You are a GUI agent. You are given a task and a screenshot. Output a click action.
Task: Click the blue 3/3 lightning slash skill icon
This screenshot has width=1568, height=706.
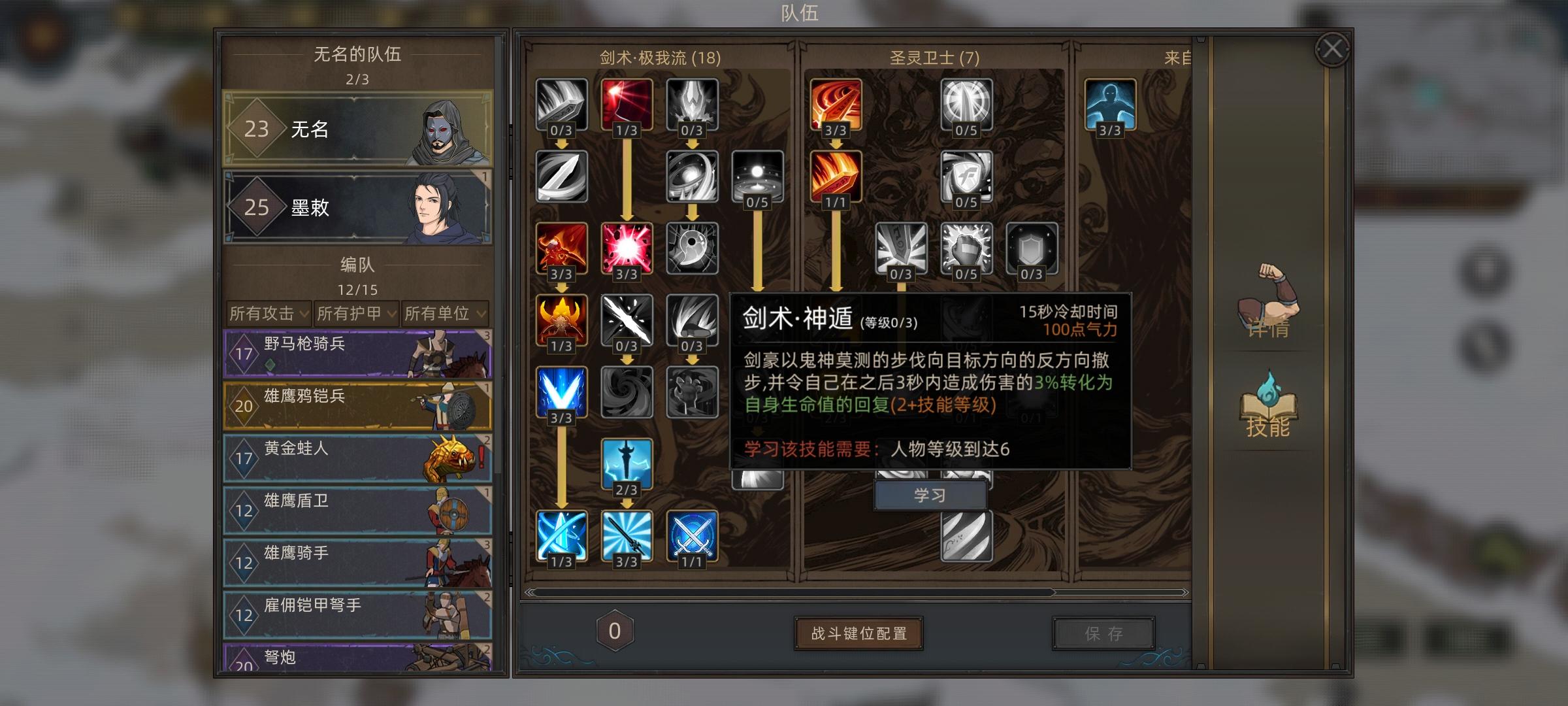(x=562, y=392)
